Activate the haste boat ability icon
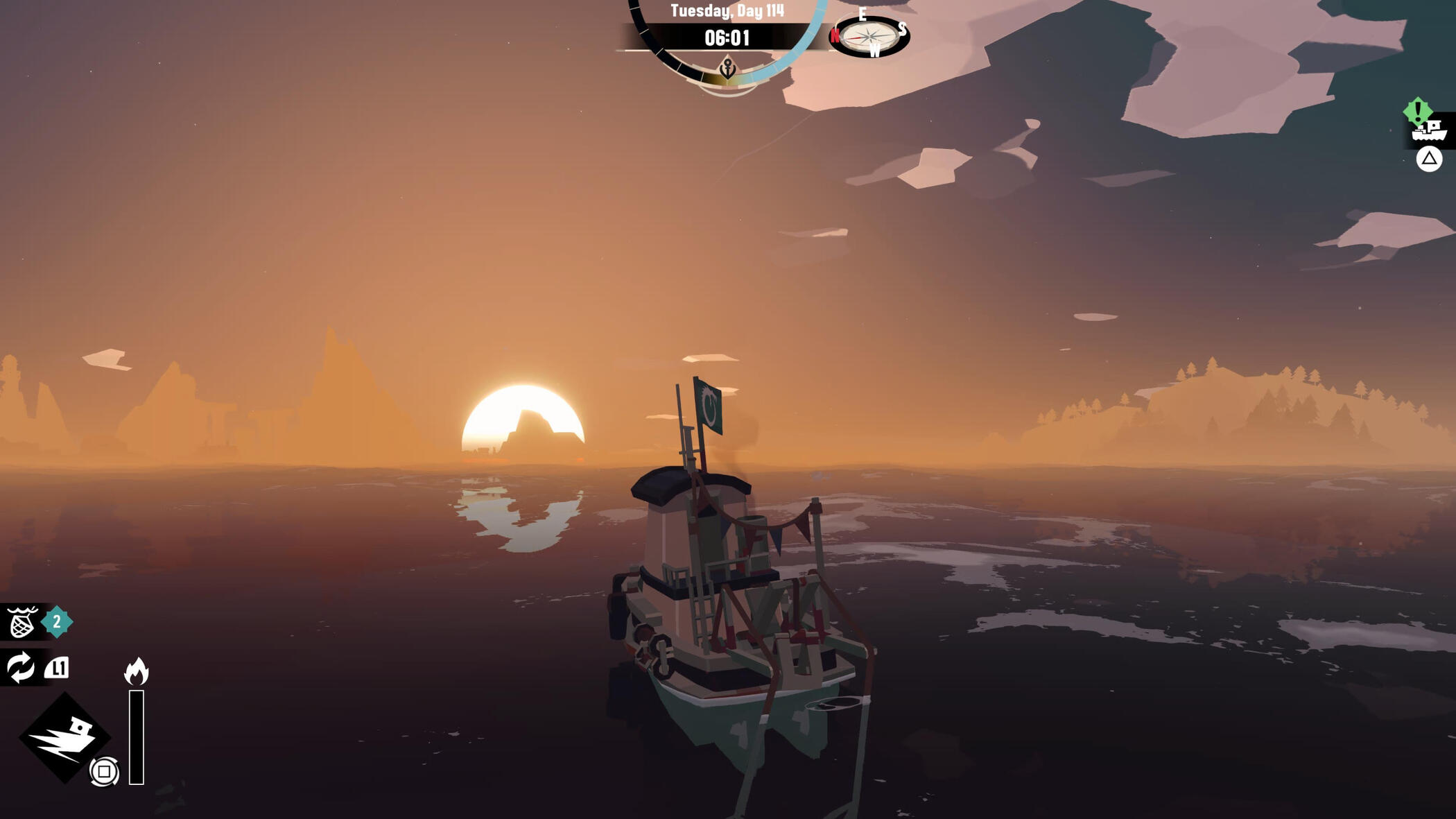Viewport: 1456px width, 819px height. click(65, 738)
